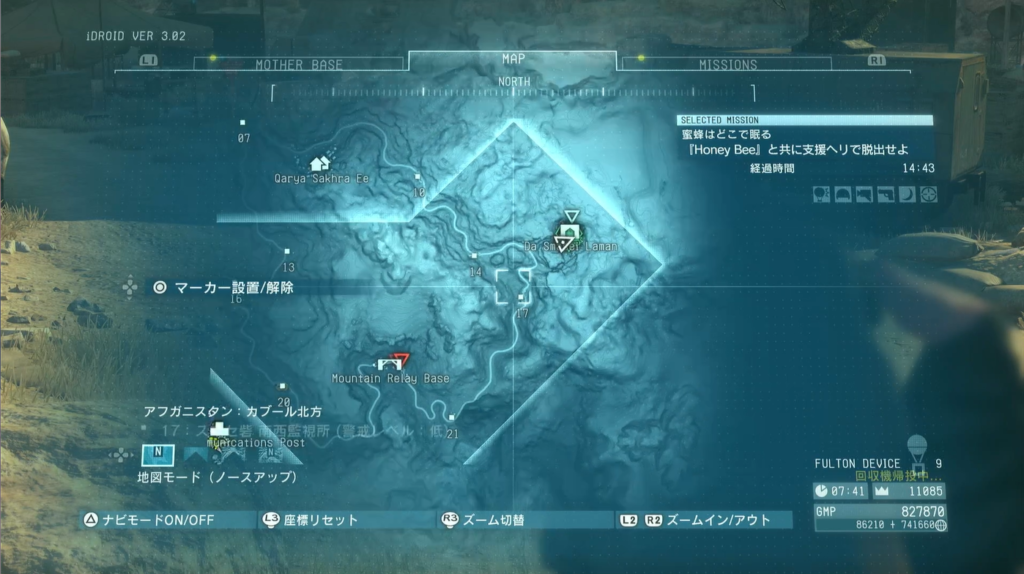
Task: Select the Qarya Sakhra Ee village marker
Action: (320, 163)
